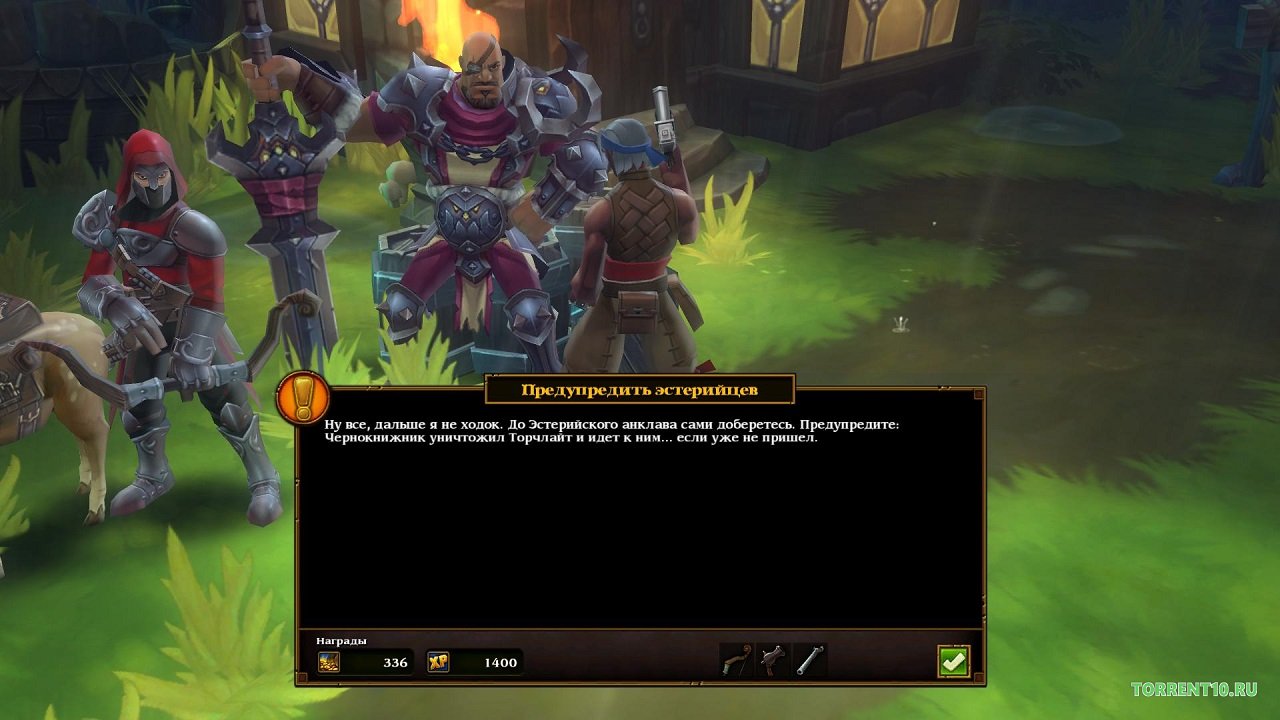Screen dimensions: 1280x720
Task: Pick the metal staff reward item
Action: (x=810, y=661)
